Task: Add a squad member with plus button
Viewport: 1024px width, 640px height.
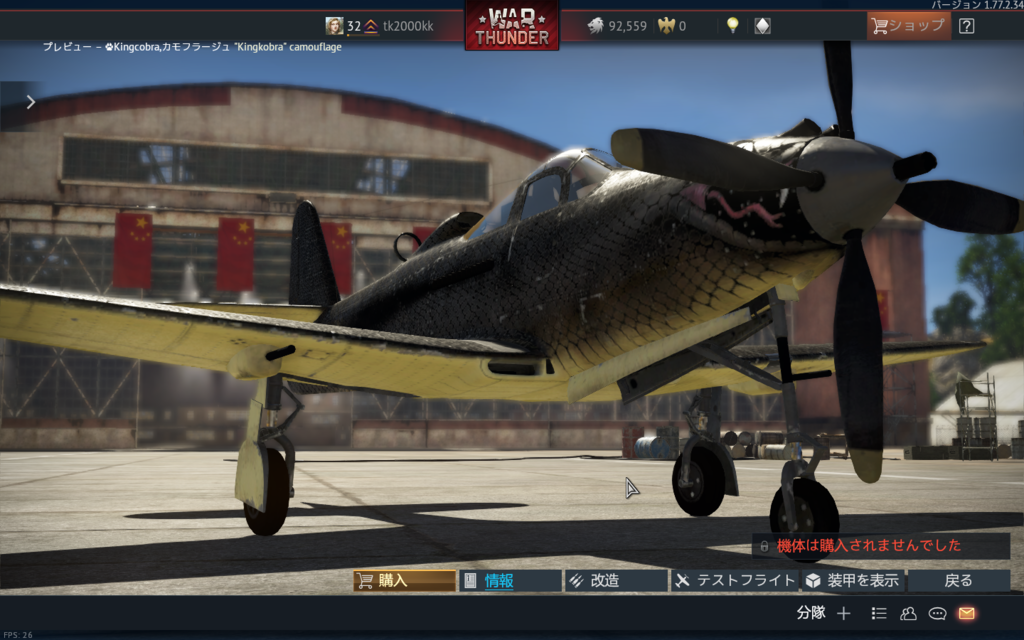Action: 843,613
